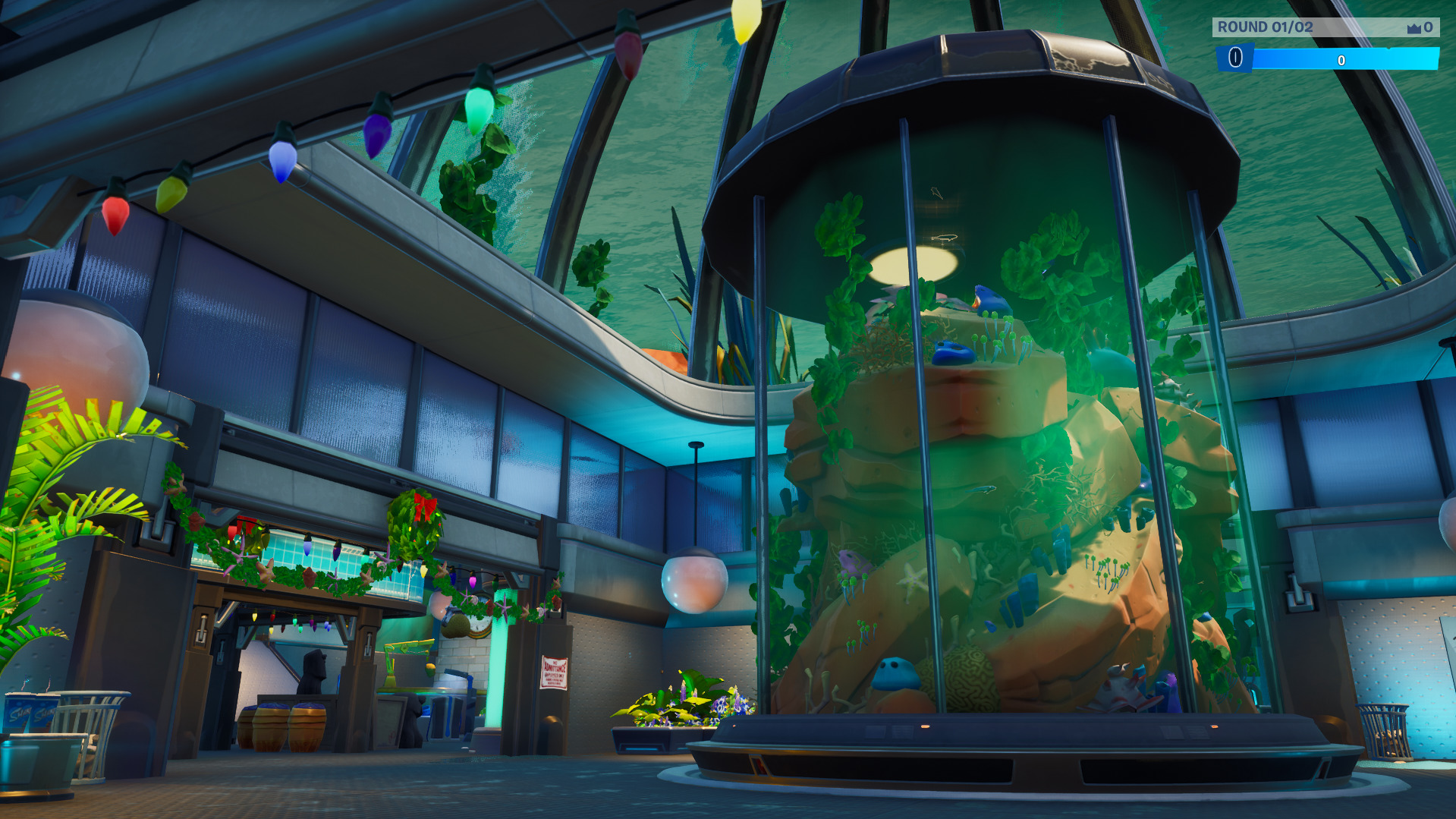Image resolution: width=1456 pixels, height=819 pixels.
Task: Select the No Admittance sign
Action: pyautogui.click(x=553, y=674)
